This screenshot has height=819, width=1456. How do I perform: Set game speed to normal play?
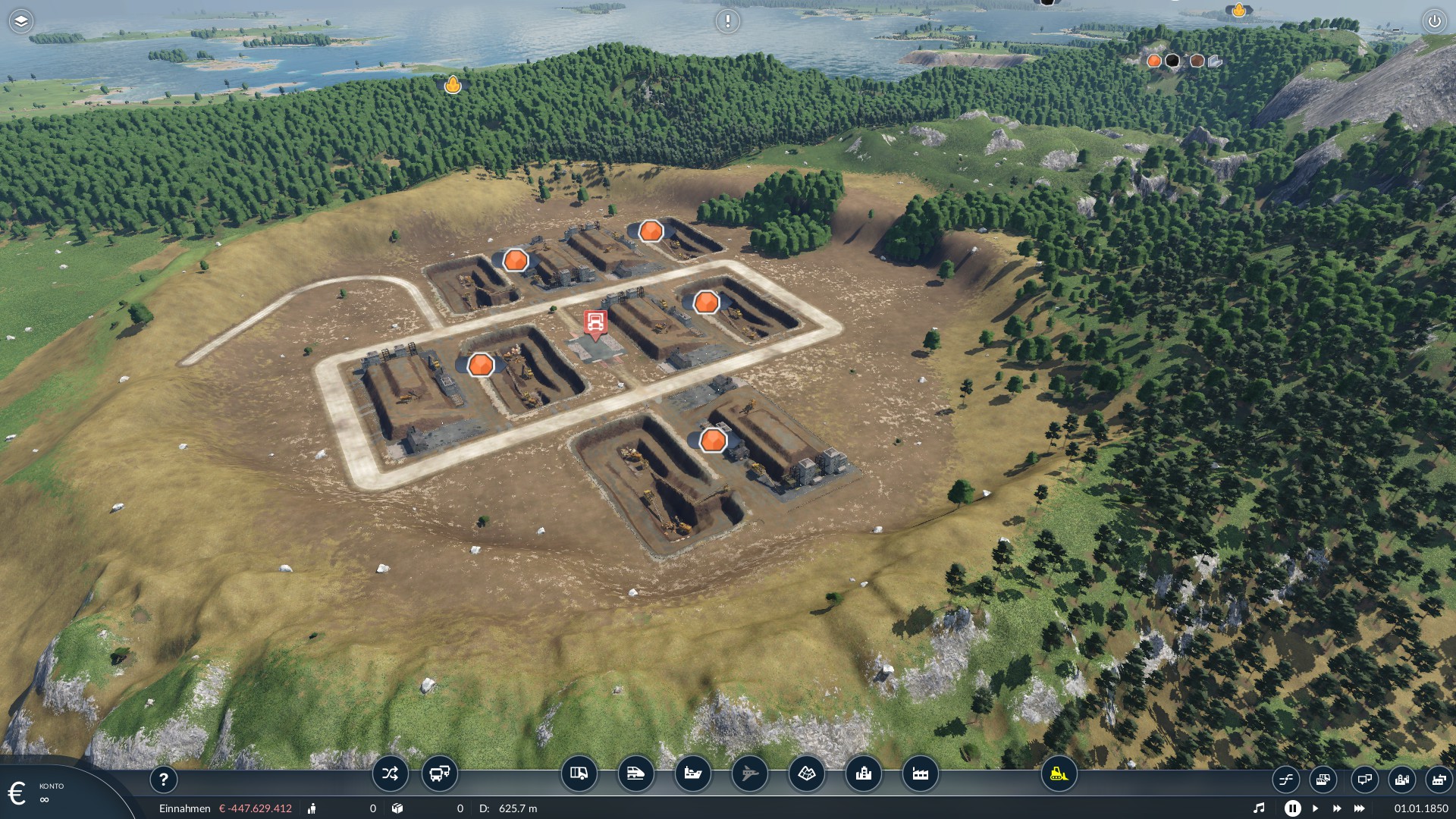[x=1316, y=808]
